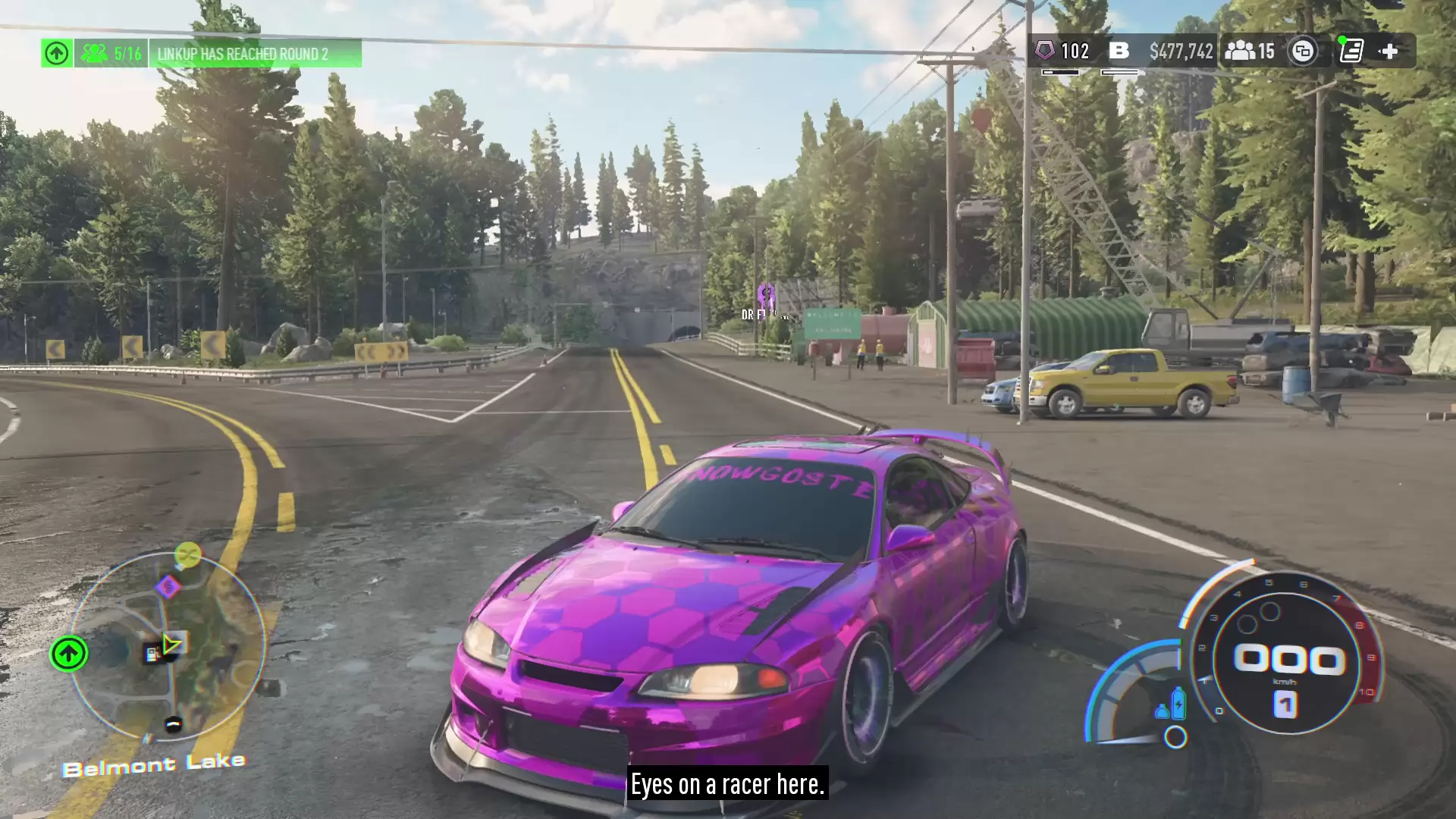Open the minimap over Belmont Lake

point(168,645)
